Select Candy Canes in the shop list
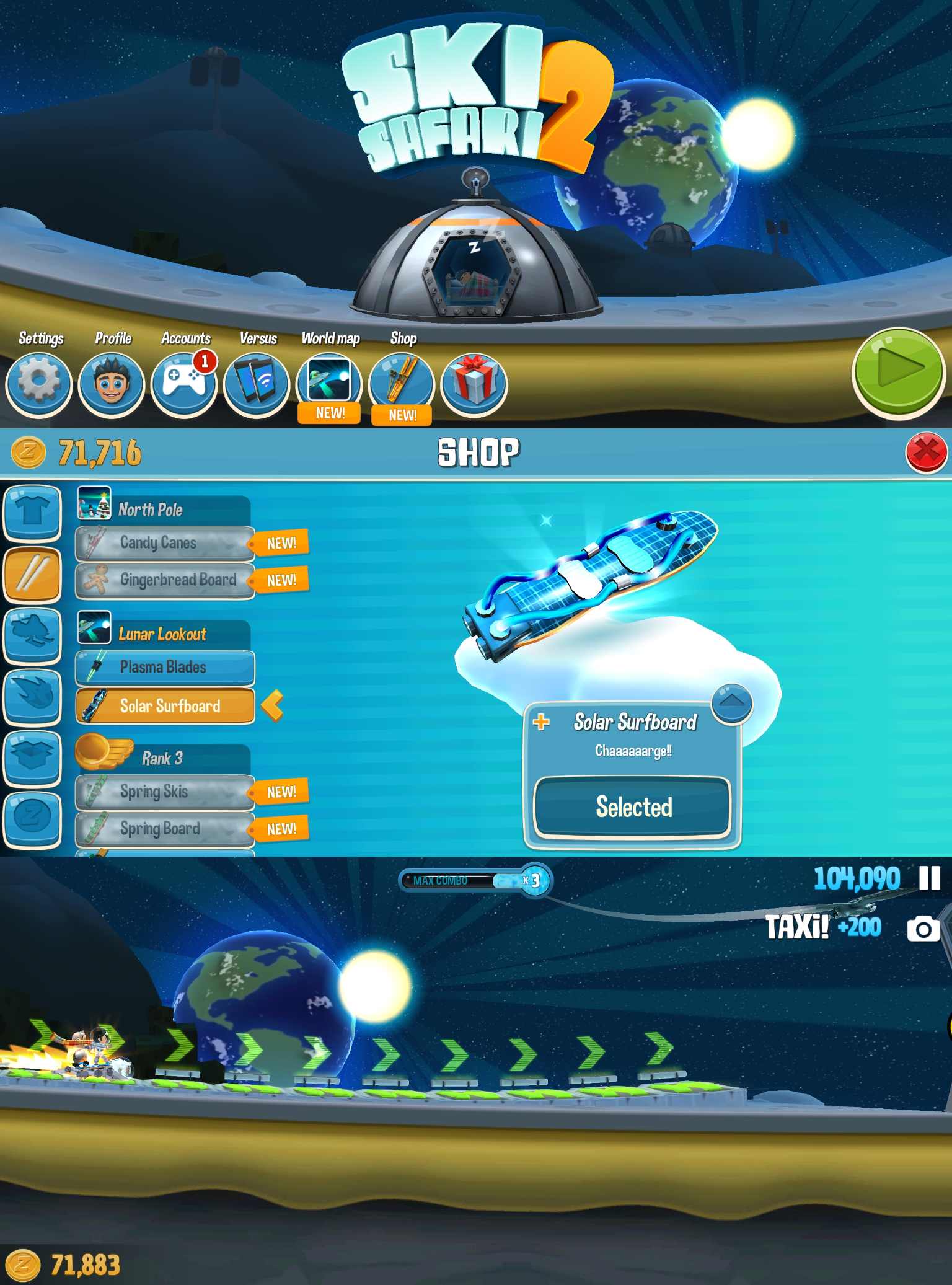952x1285 pixels. pyautogui.click(x=165, y=543)
